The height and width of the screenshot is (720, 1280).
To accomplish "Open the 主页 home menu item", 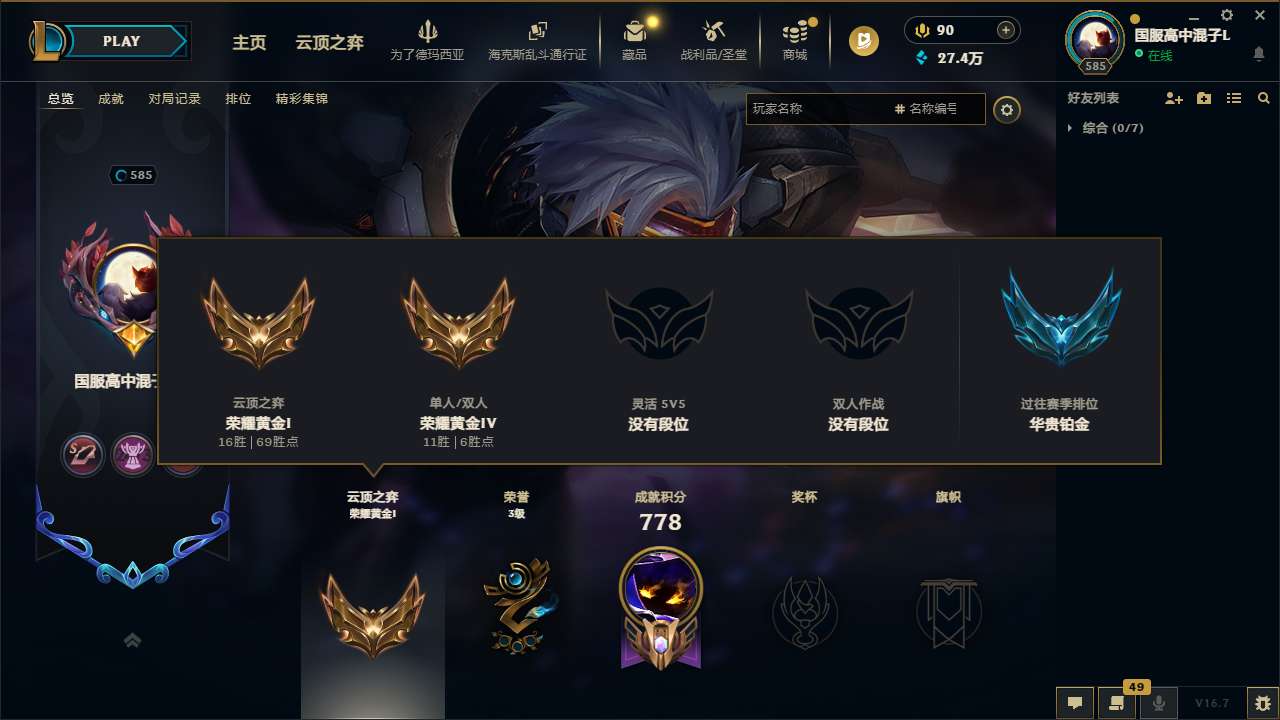I will click(x=248, y=42).
